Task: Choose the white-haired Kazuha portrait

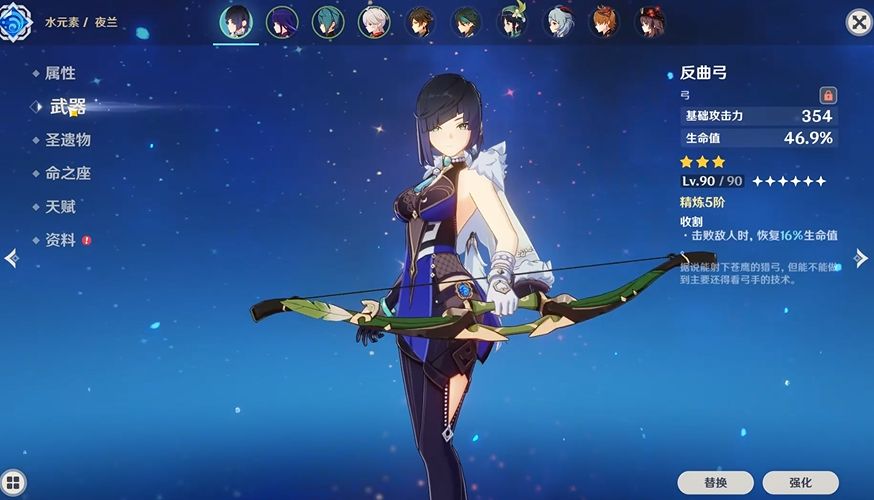Action: [x=374, y=21]
